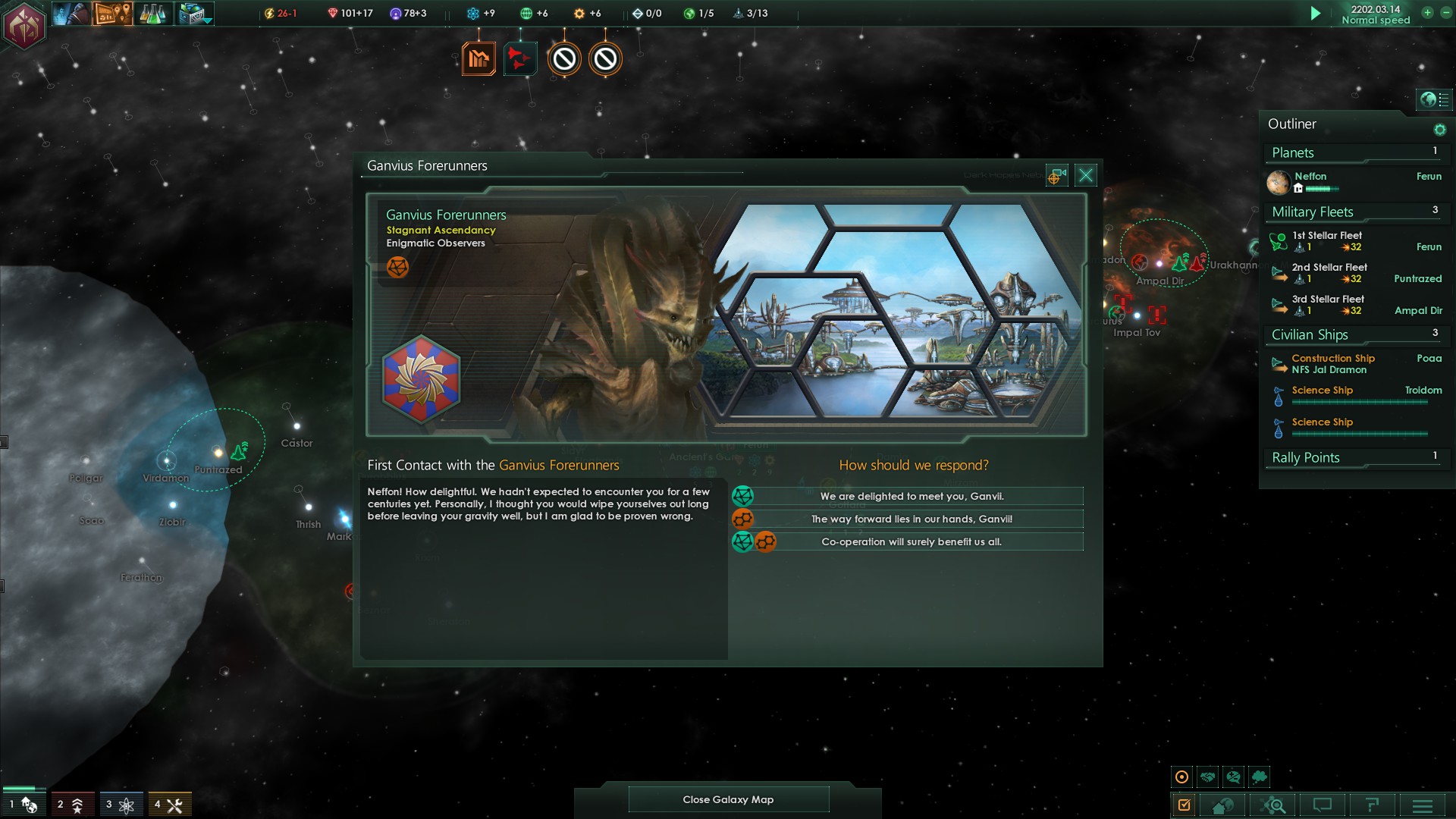Open the research flasks menu

point(152,14)
